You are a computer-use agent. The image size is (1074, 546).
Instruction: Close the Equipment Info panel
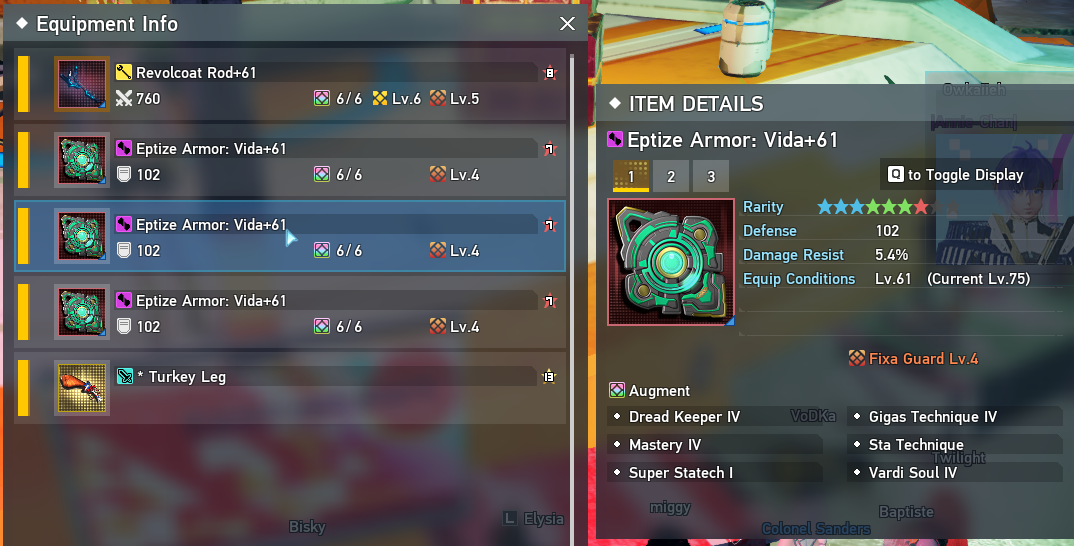[567, 24]
